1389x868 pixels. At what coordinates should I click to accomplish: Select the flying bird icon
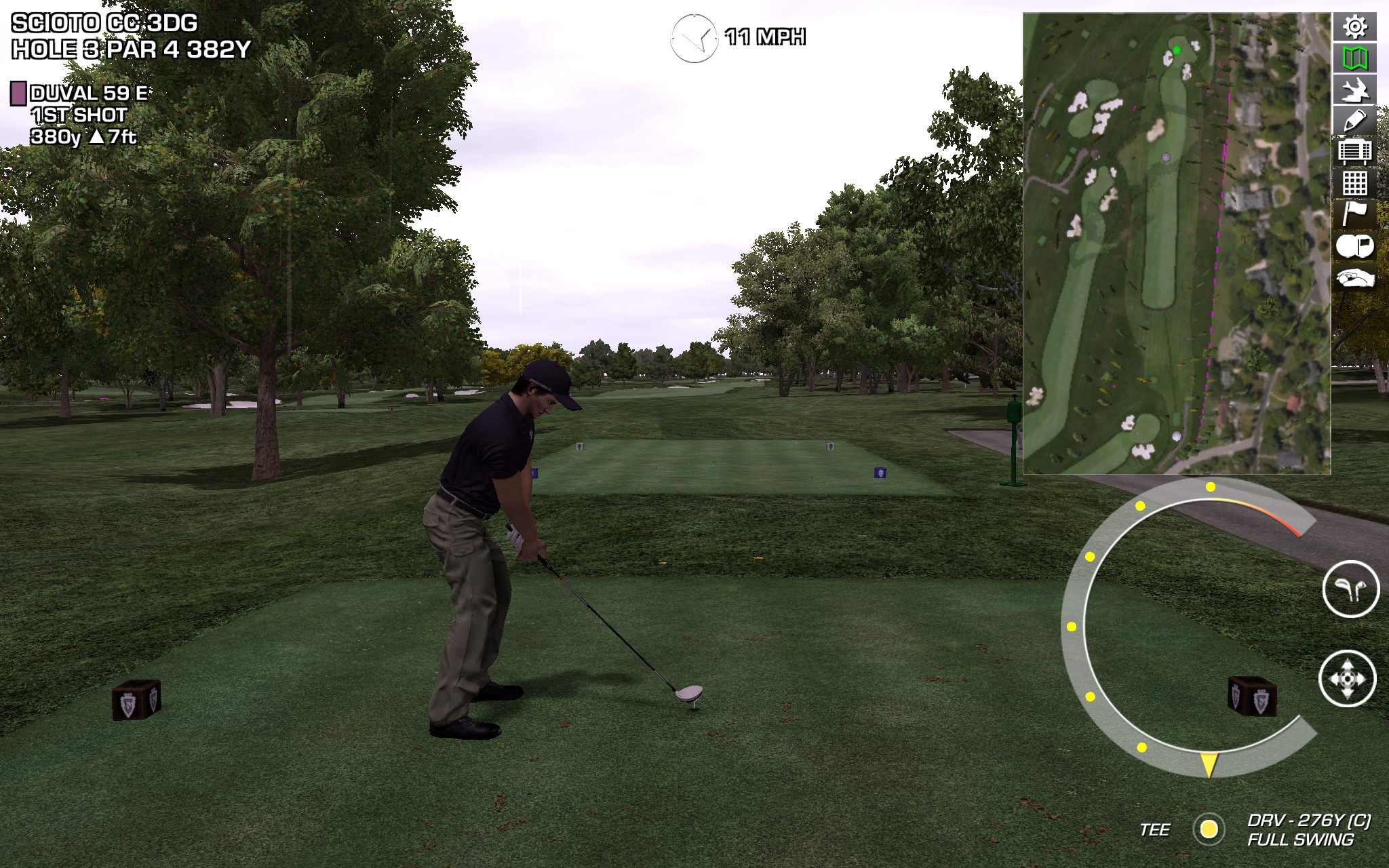click(1354, 90)
